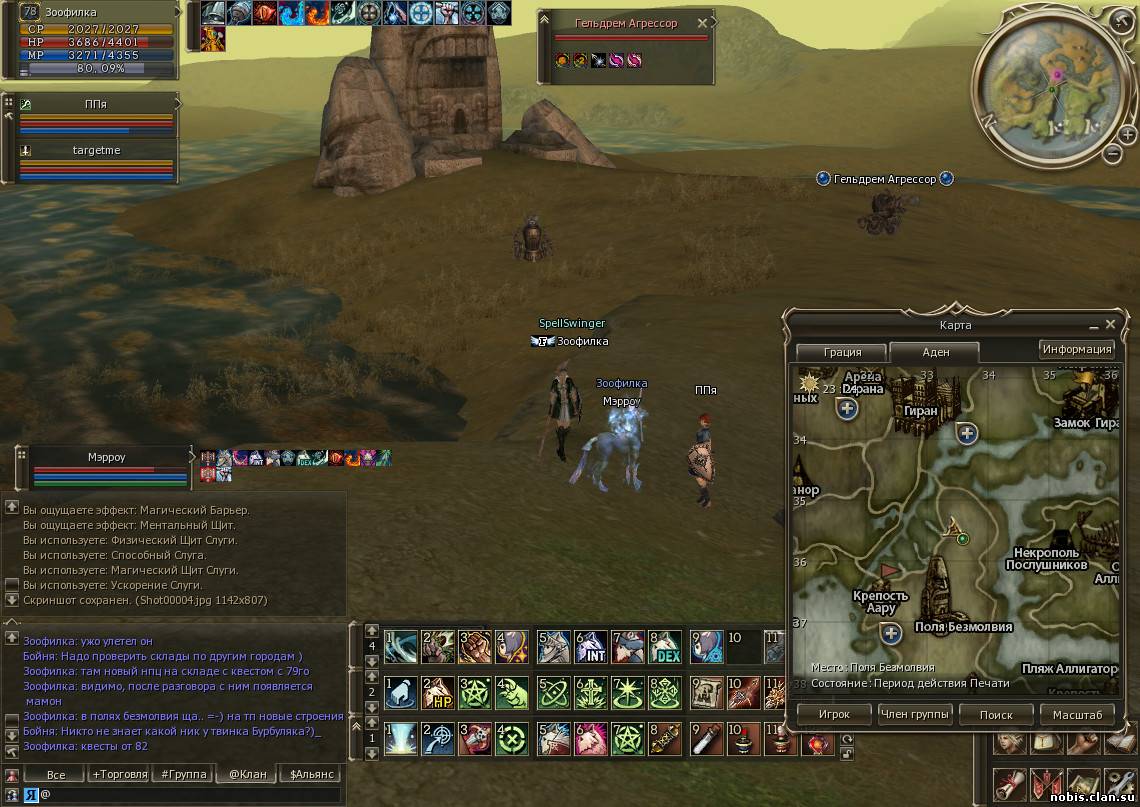Close the Карта map window
1140x807 pixels.
(1110, 325)
